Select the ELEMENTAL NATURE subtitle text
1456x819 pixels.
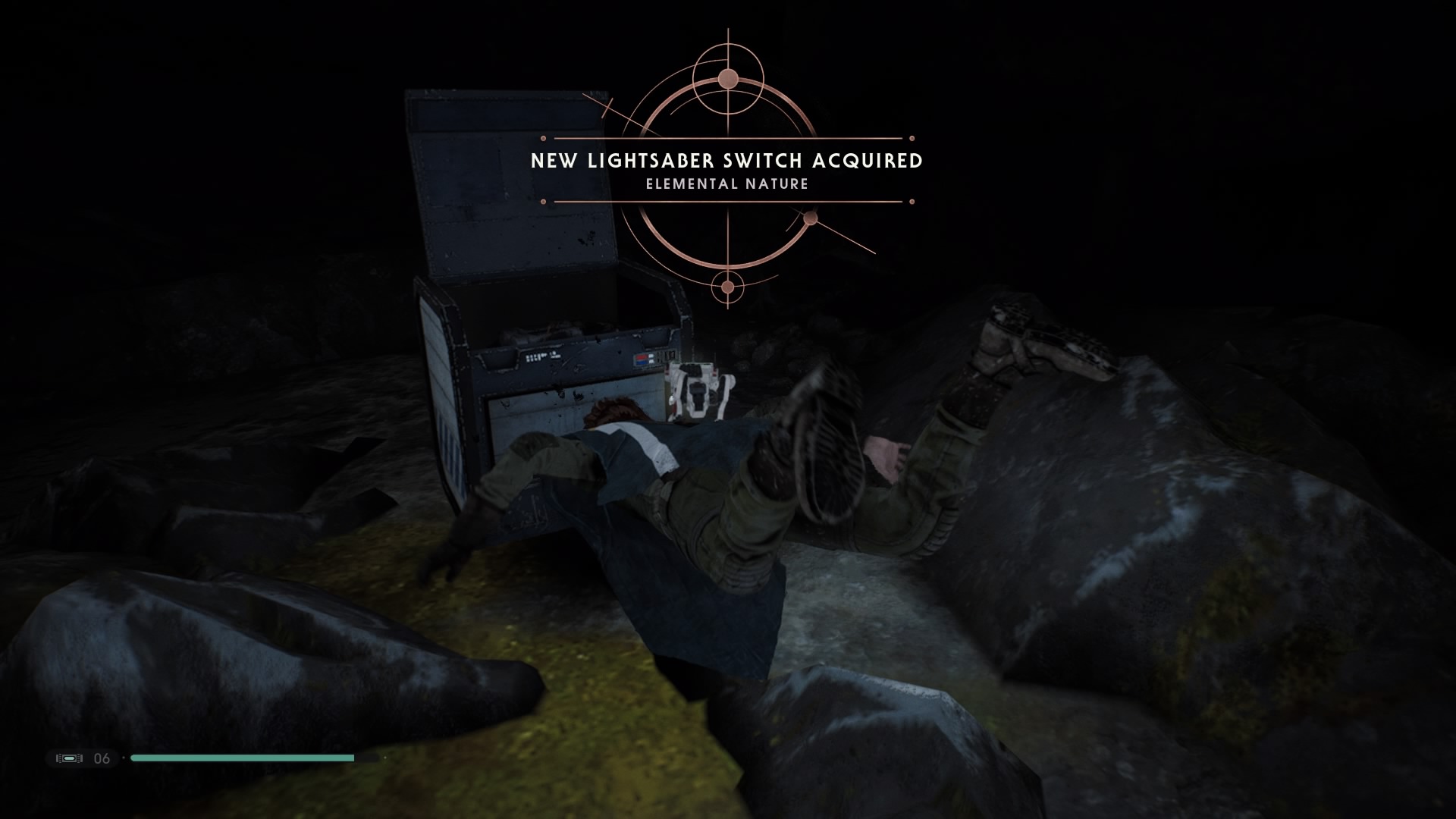pos(726,183)
